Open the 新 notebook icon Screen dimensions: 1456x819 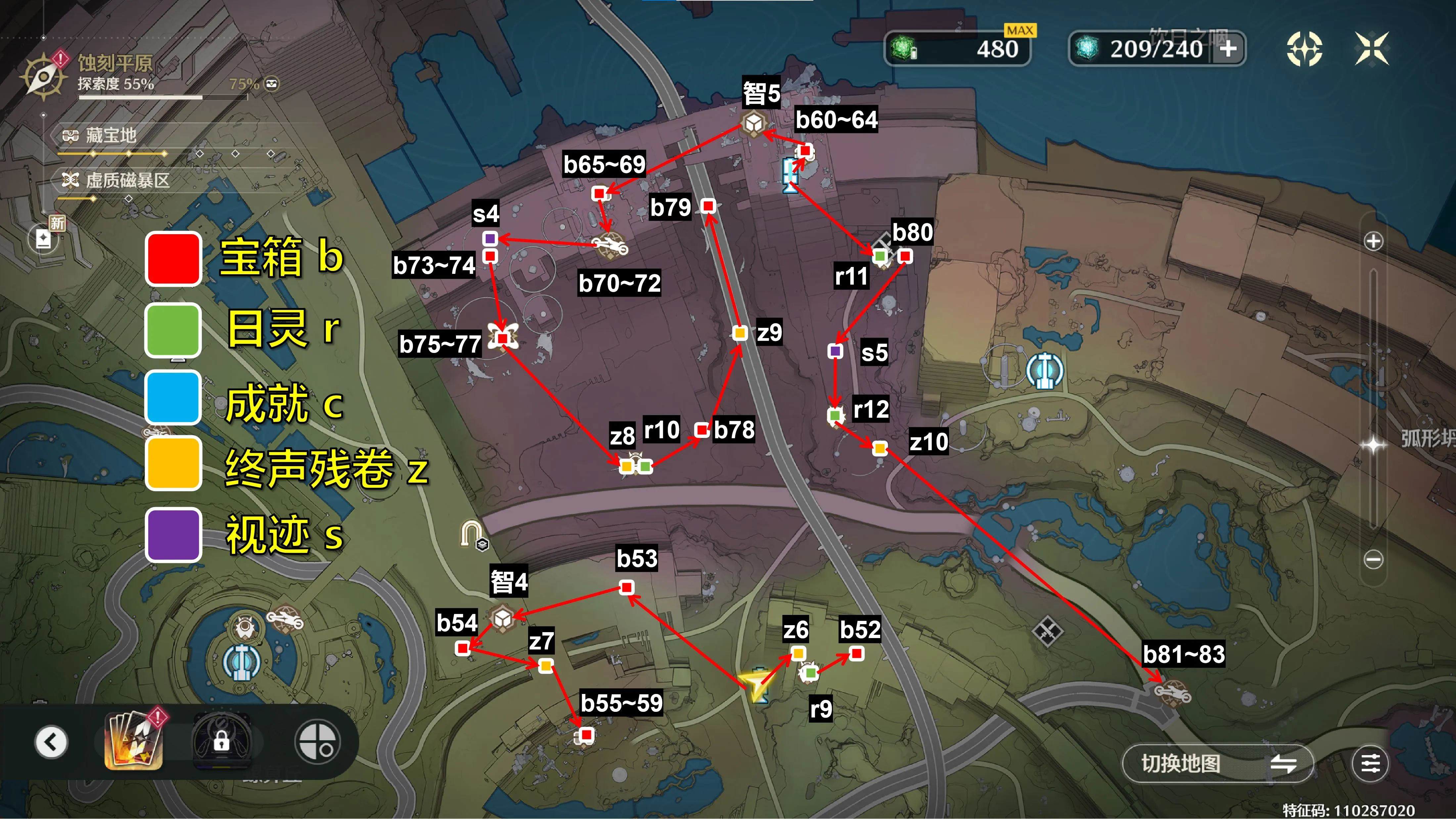[x=44, y=239]
